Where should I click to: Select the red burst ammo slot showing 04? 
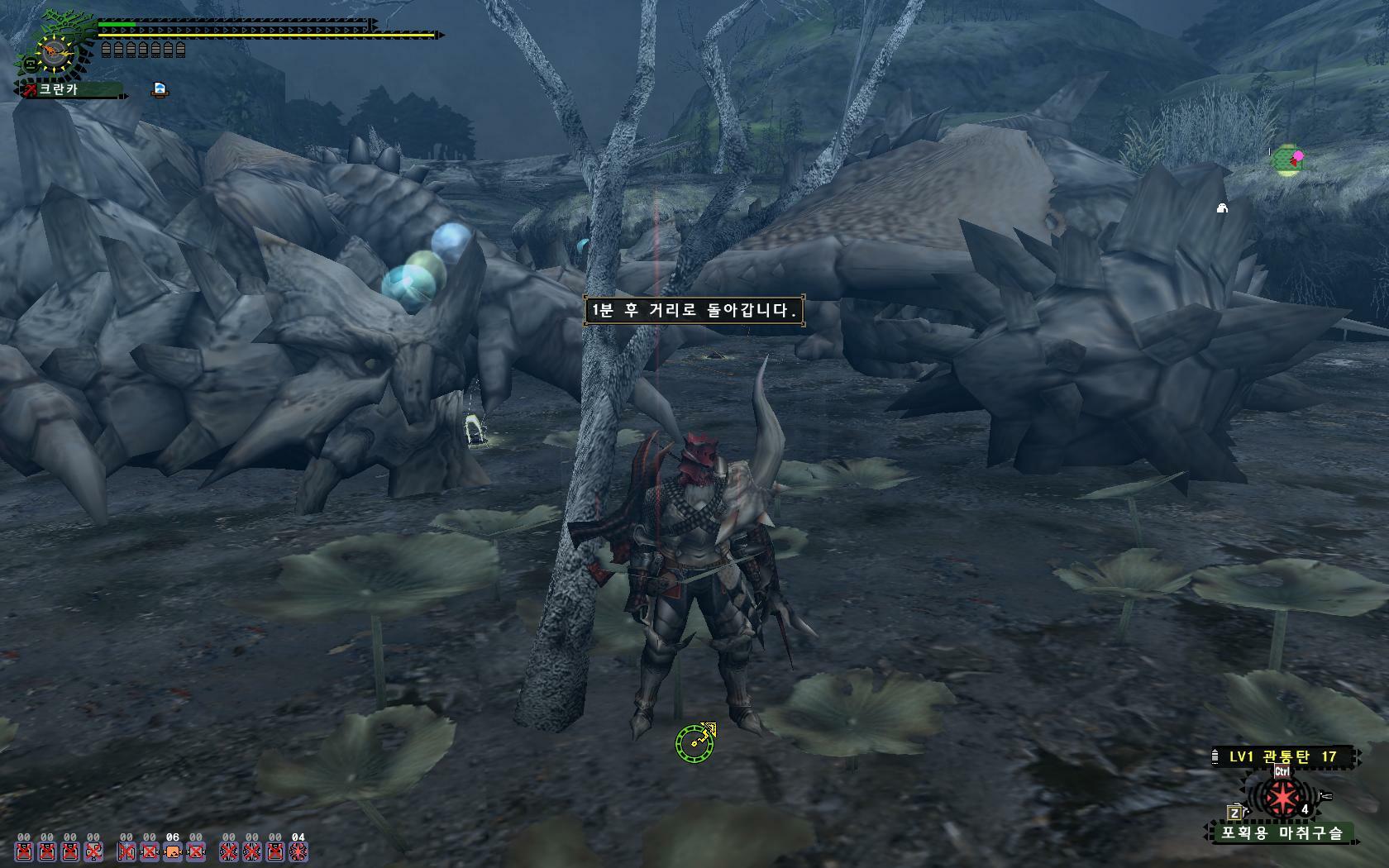coord(298,851)
